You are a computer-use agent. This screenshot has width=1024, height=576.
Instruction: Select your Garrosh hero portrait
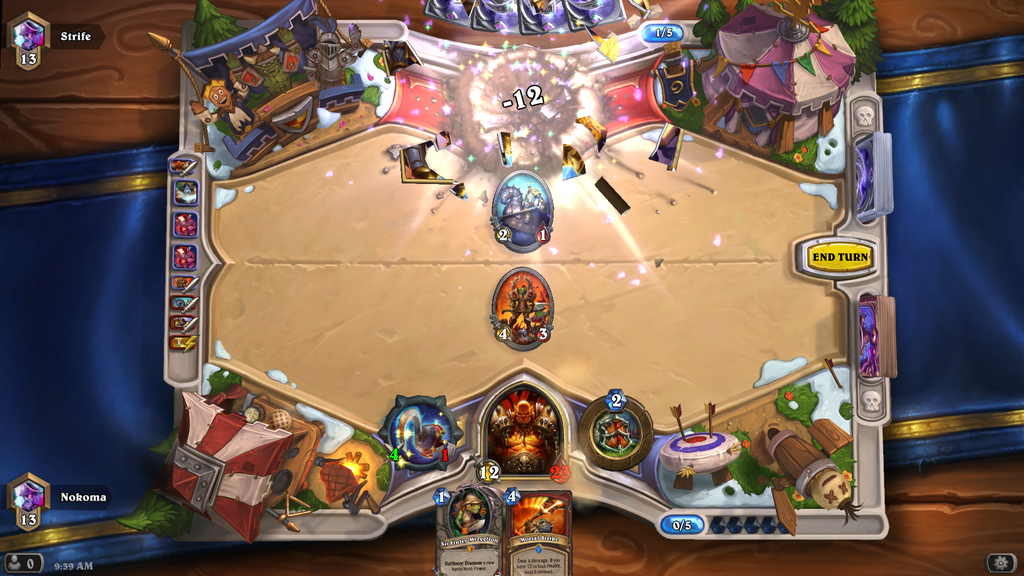coord(522,430)
